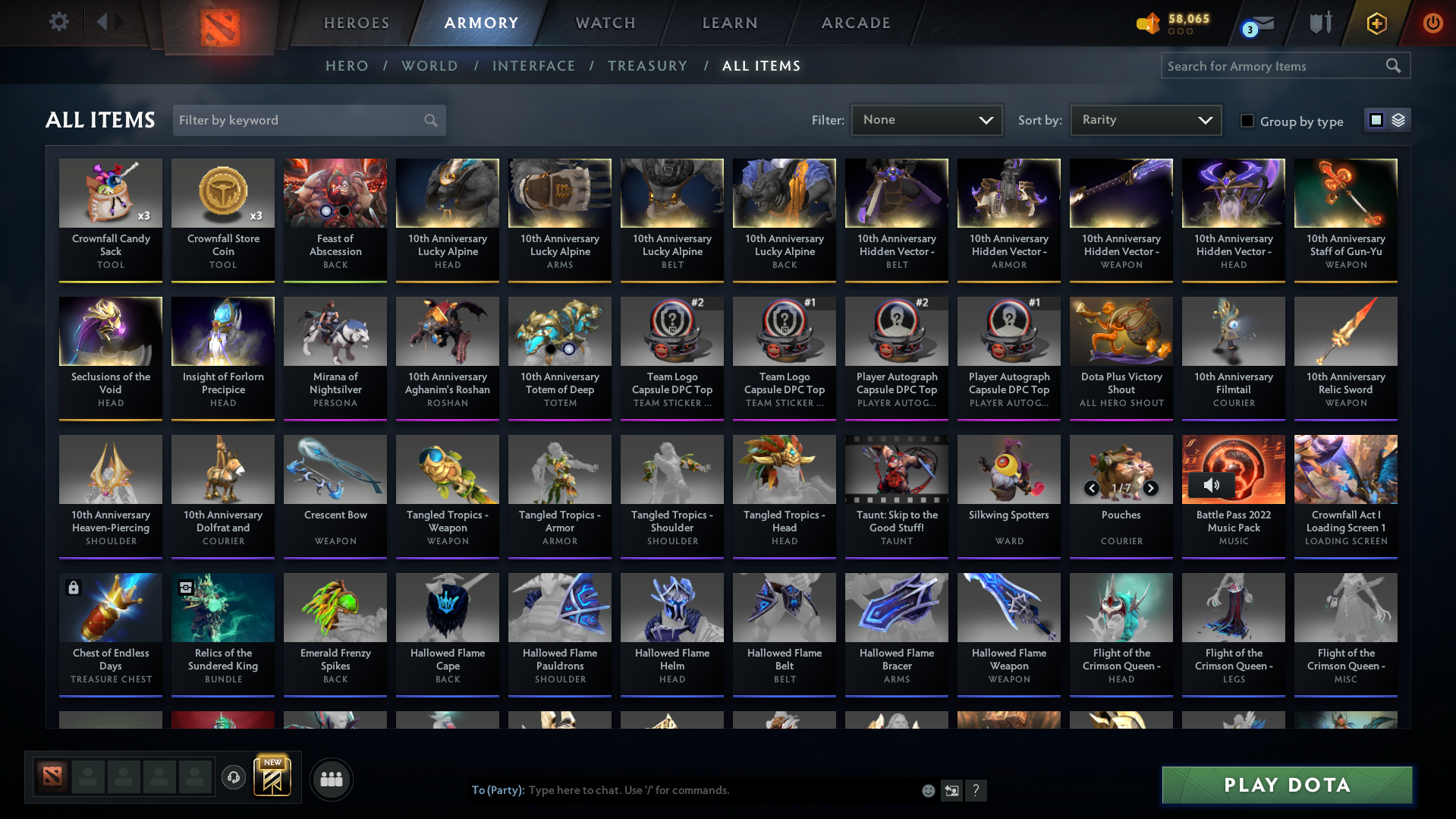Click the question mark help button near chat

pos(976,790)
